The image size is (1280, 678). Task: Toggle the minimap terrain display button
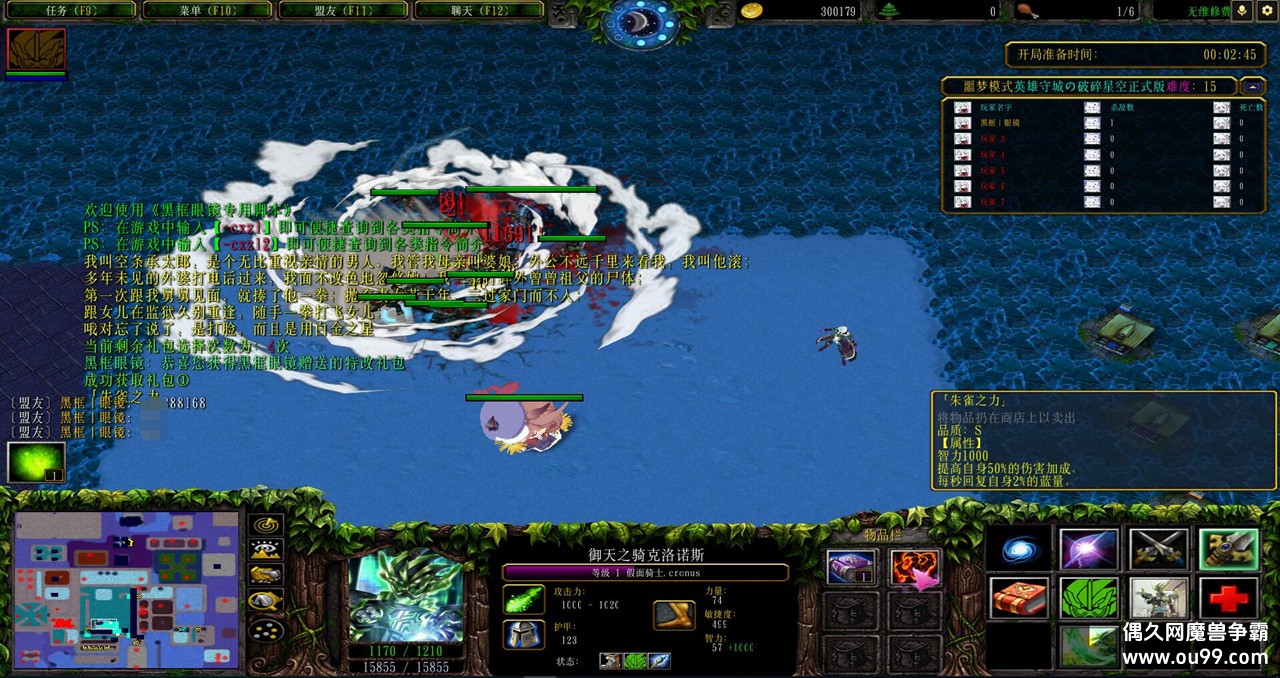[266, 550]
